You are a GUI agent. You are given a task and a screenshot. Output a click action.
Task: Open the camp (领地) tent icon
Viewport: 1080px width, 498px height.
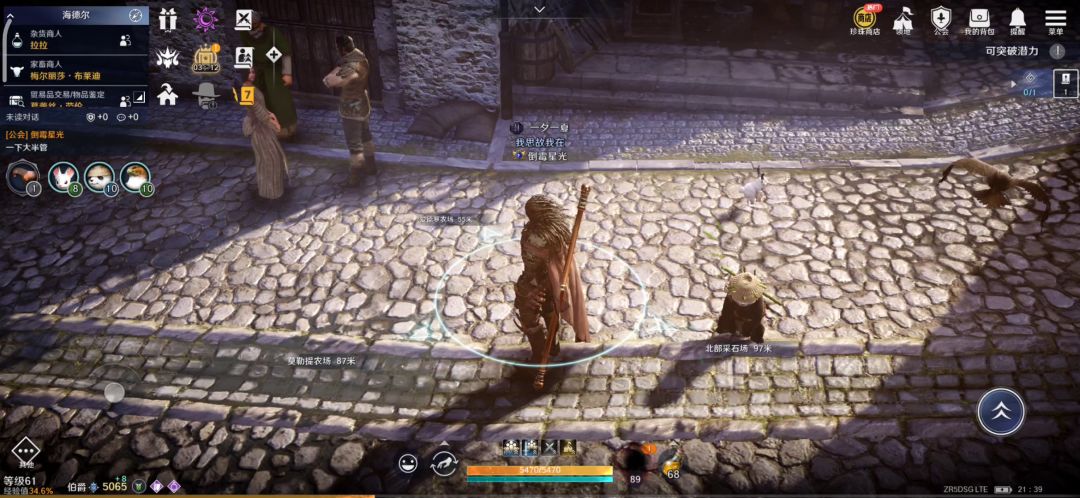point(903,19)
